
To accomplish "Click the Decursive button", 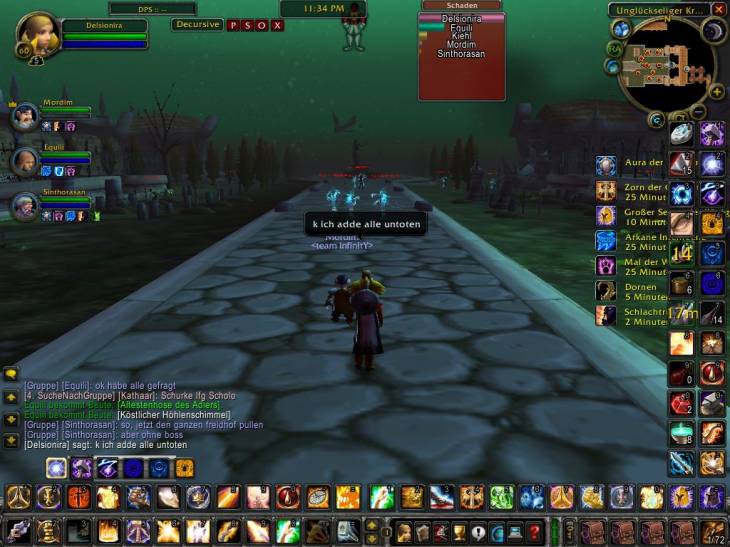I will coord(197,25).
